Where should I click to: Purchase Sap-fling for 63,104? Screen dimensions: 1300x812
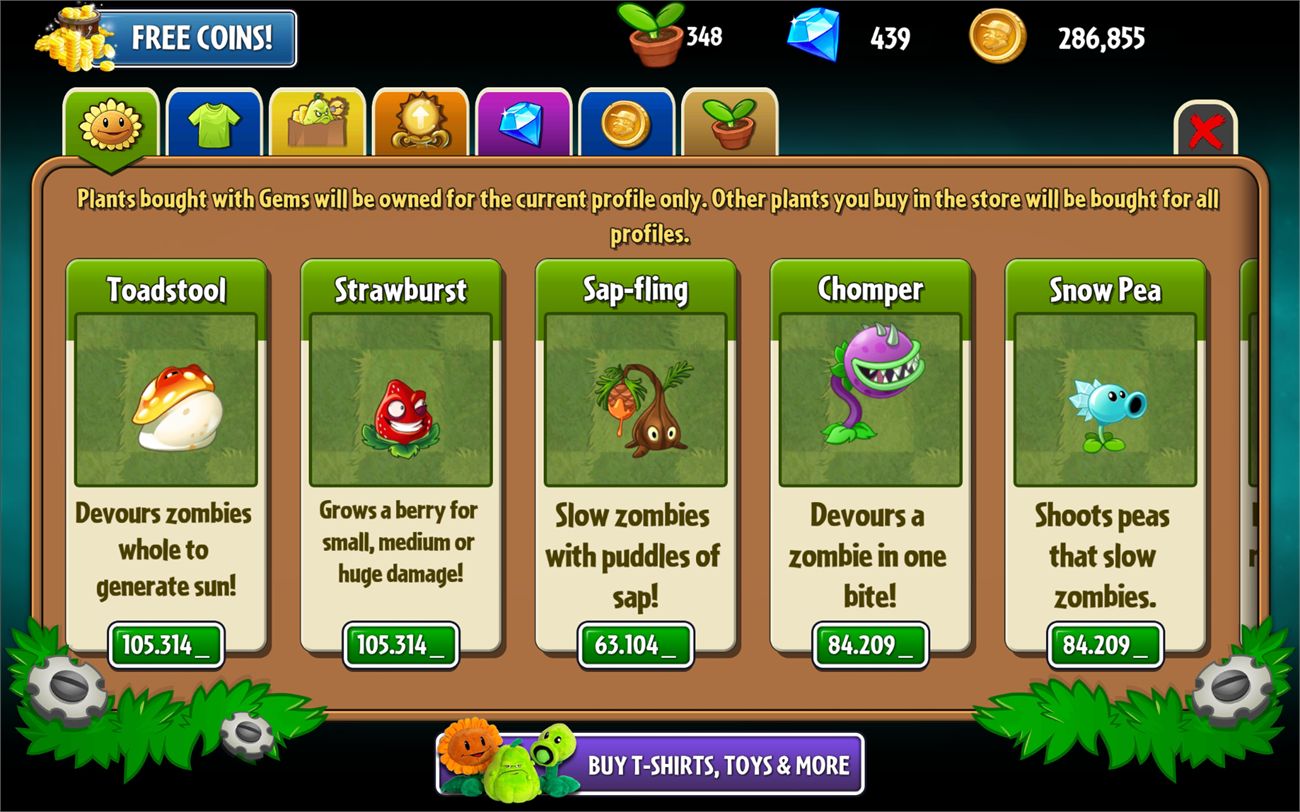[636, 645]
